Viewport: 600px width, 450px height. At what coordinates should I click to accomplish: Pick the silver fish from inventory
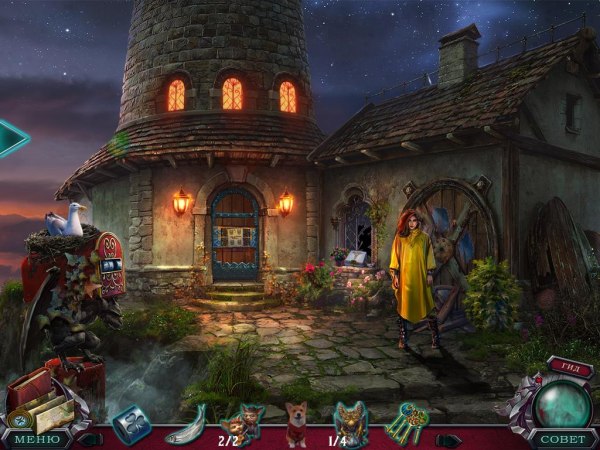(185, 424)
